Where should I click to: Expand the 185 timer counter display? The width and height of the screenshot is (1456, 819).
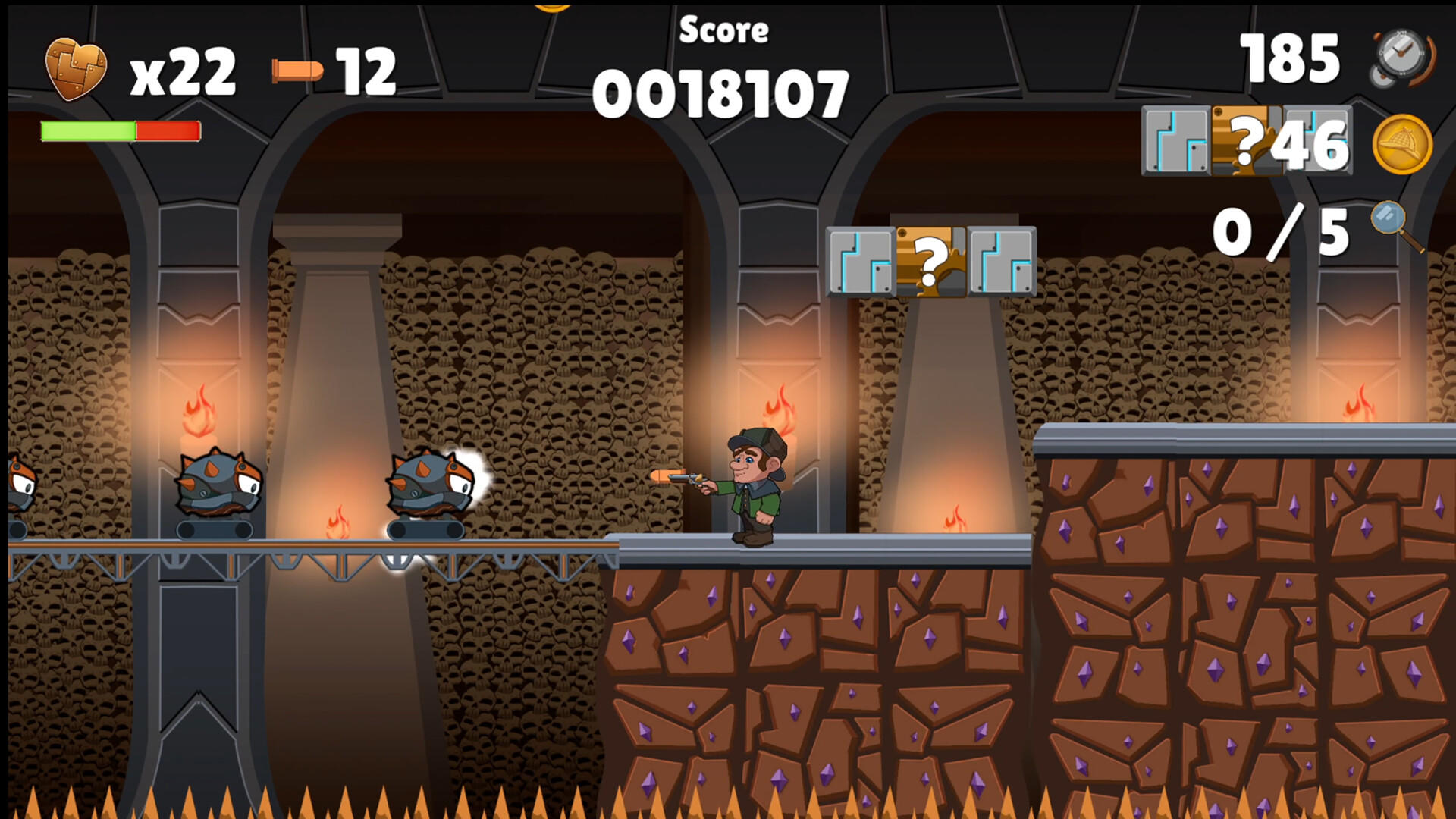[1289, 59]
